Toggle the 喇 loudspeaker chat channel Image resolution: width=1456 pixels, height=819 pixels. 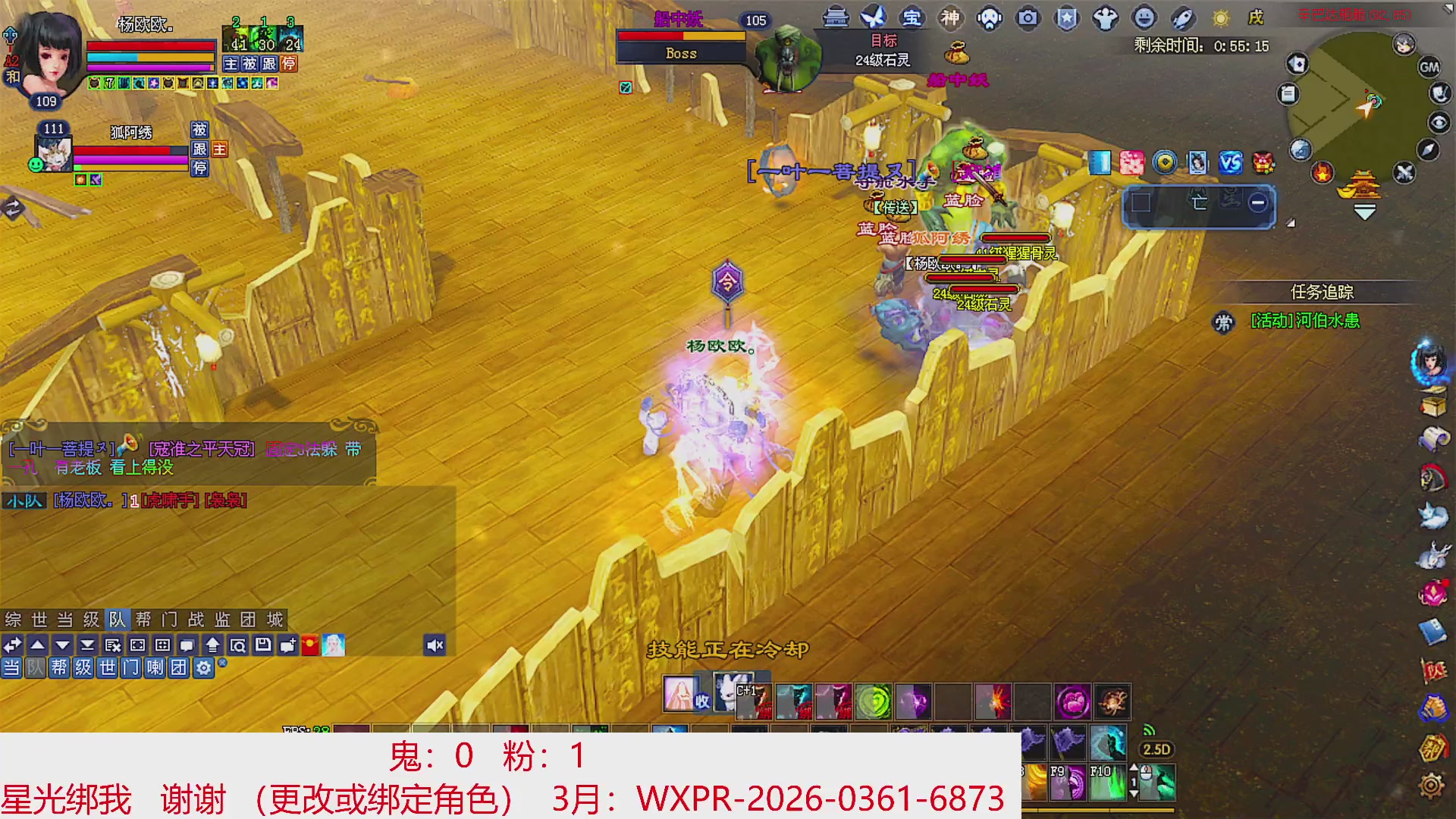point(155,668)
